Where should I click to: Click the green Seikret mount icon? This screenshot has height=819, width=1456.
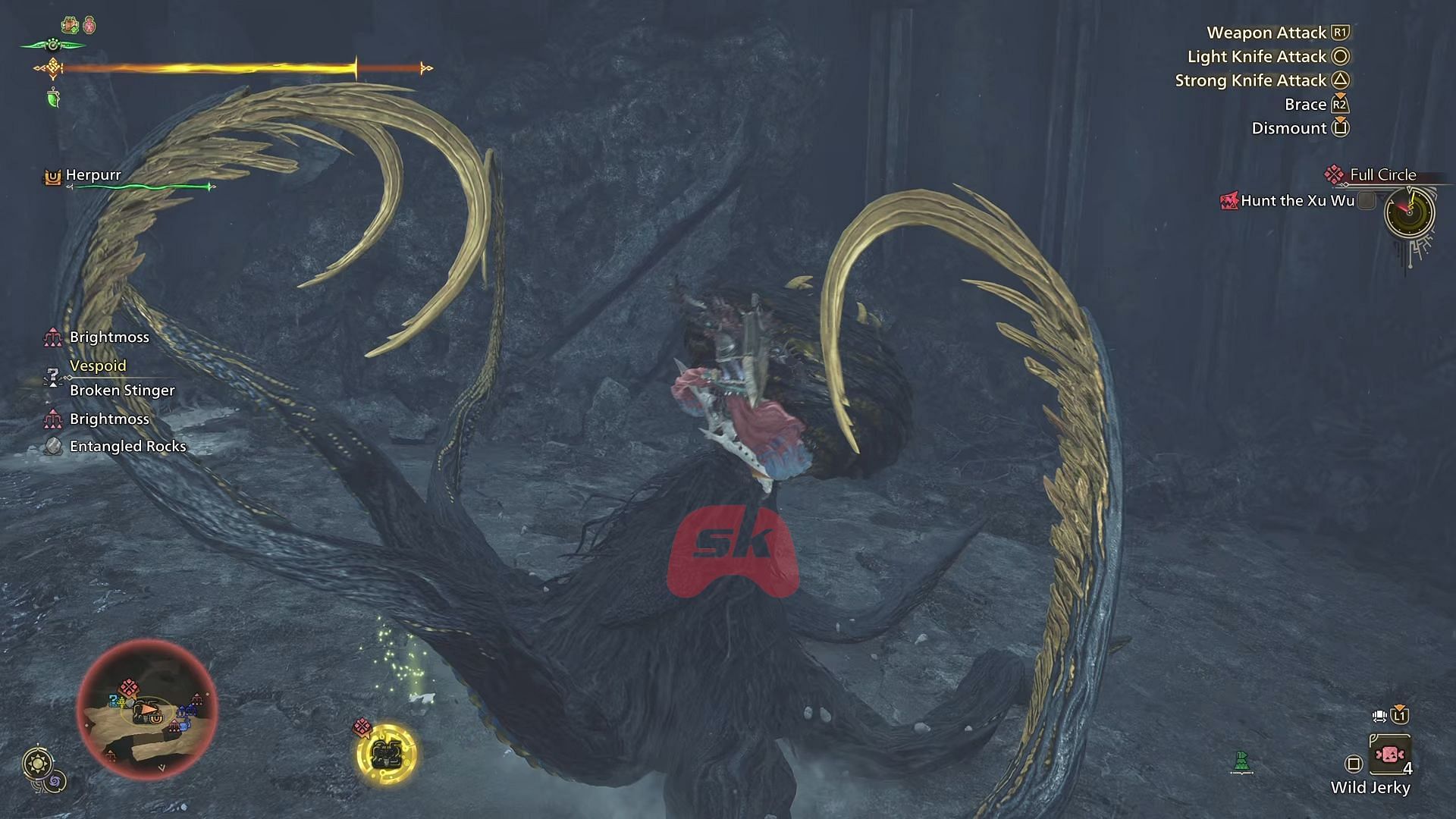1241,762
